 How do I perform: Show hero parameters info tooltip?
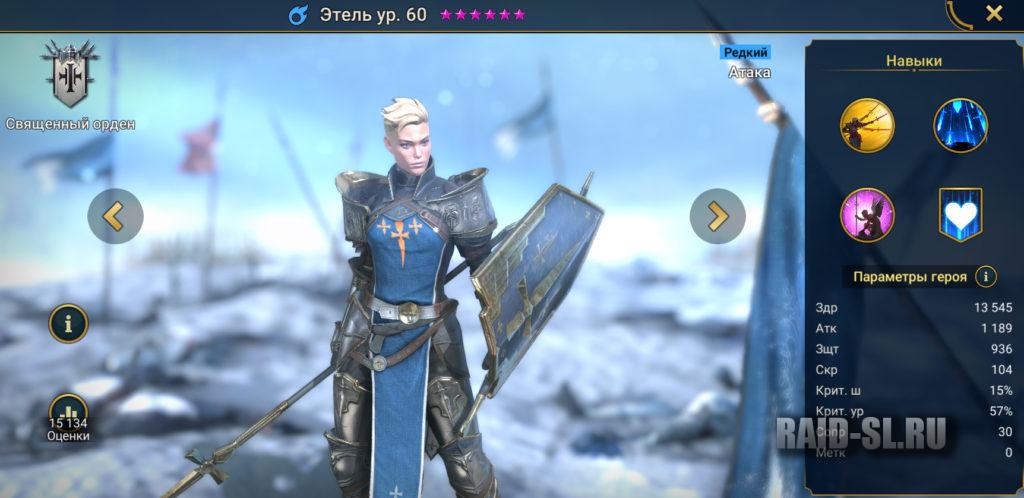(987, 277)
